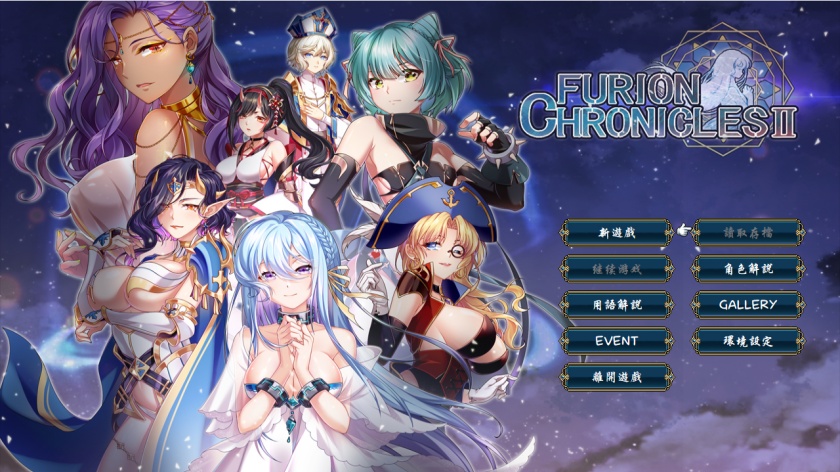Open environment settings (環境設定)
The height and width of the screenshot is (472, 840).
pos(748,340)
